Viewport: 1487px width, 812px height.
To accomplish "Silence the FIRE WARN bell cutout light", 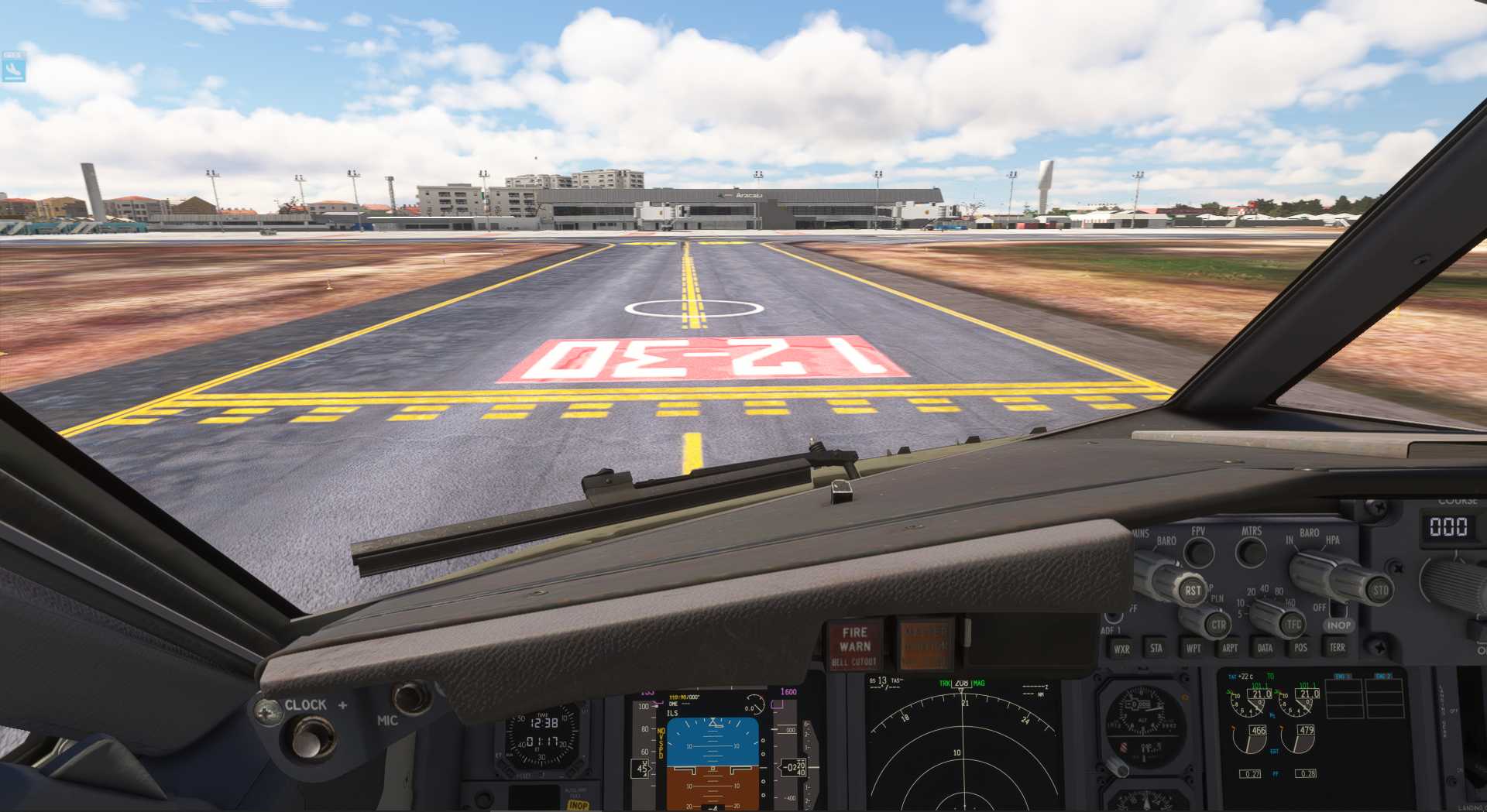I will pyautogui.click(x=855, y=646).
